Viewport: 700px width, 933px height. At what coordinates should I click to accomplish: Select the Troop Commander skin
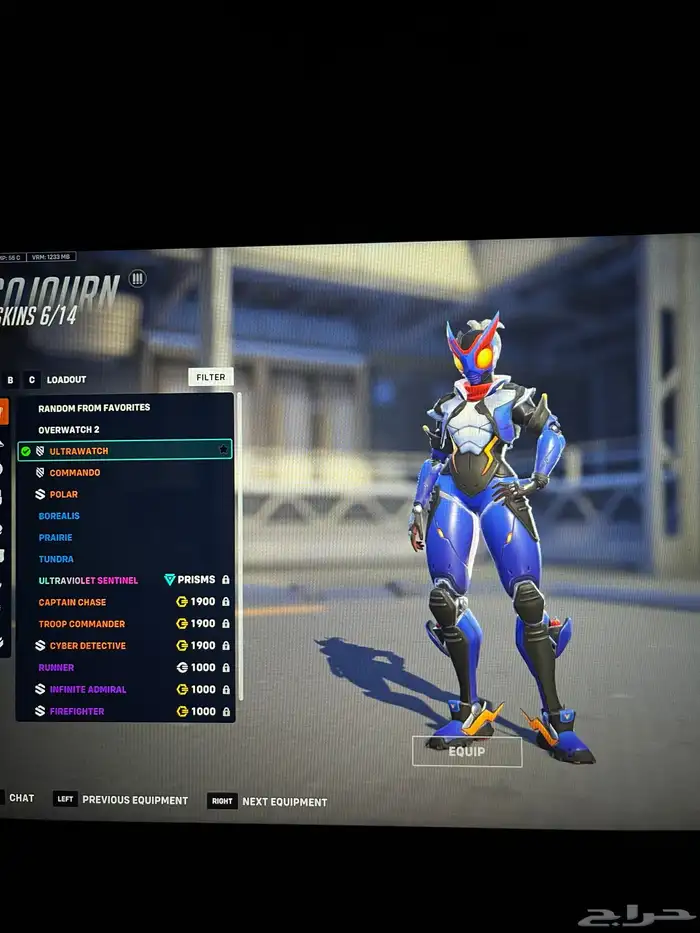coord(82,624)
